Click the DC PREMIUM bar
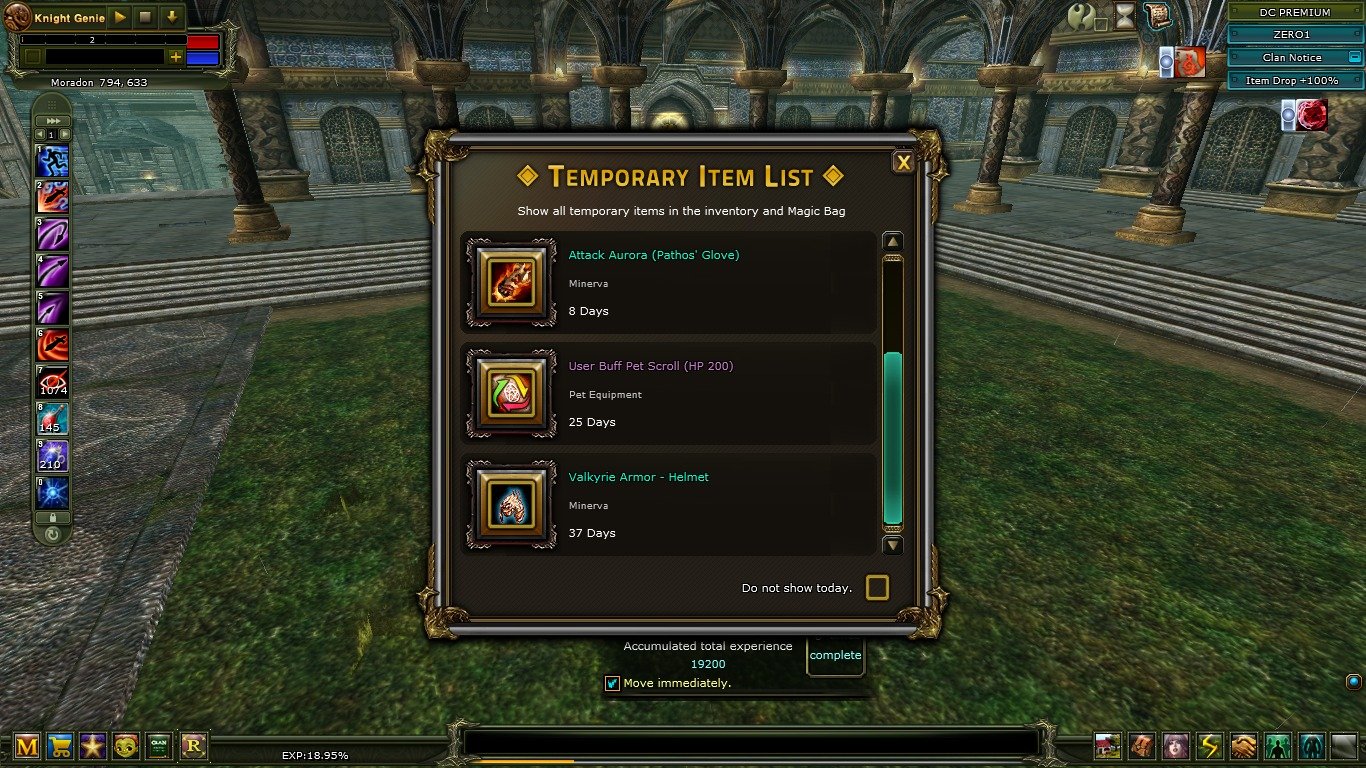This screenshot has height=768, width=1366. 1295,12
